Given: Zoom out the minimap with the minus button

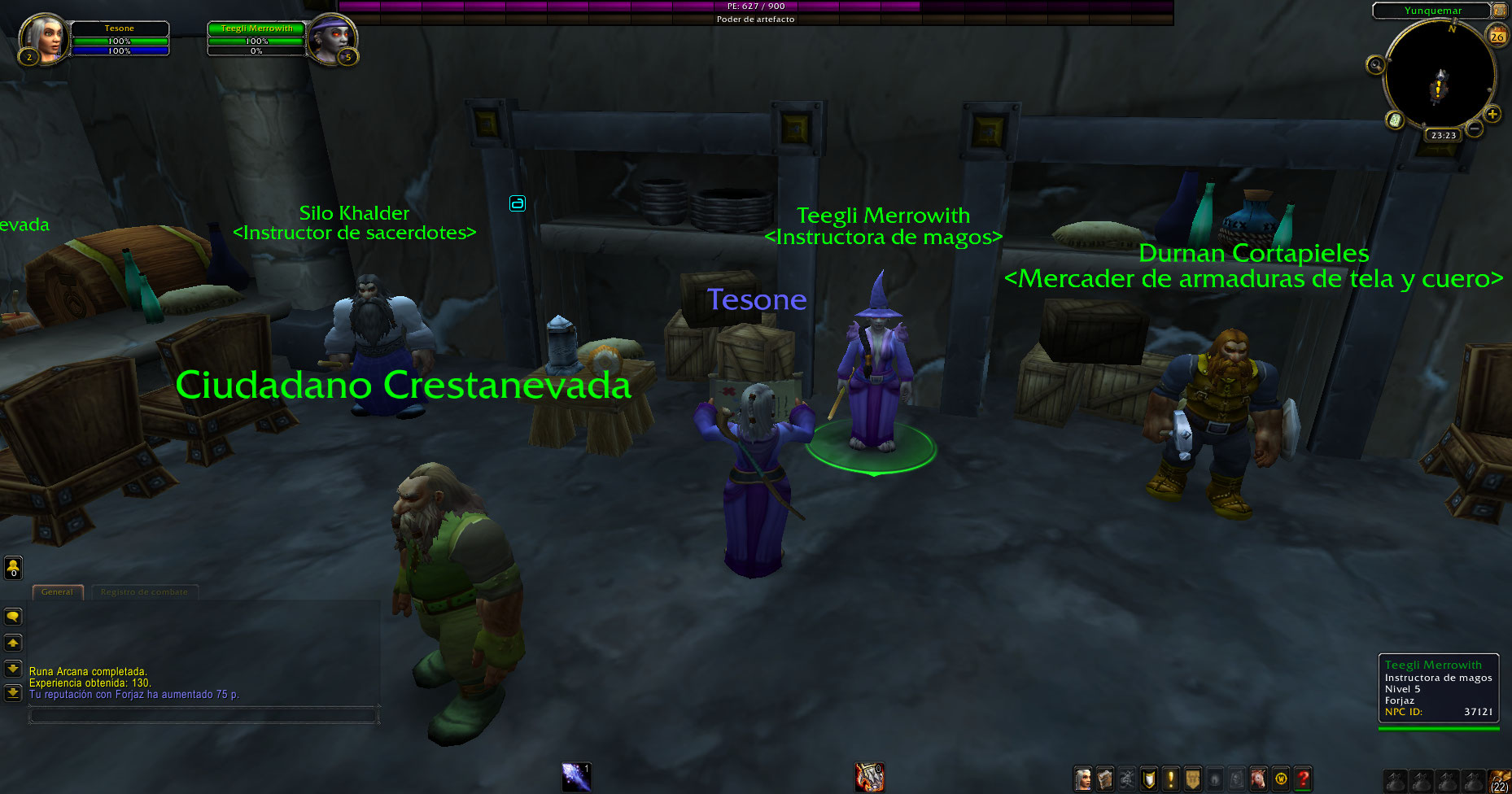Looking at the screenshot, I should [1474, 129].
